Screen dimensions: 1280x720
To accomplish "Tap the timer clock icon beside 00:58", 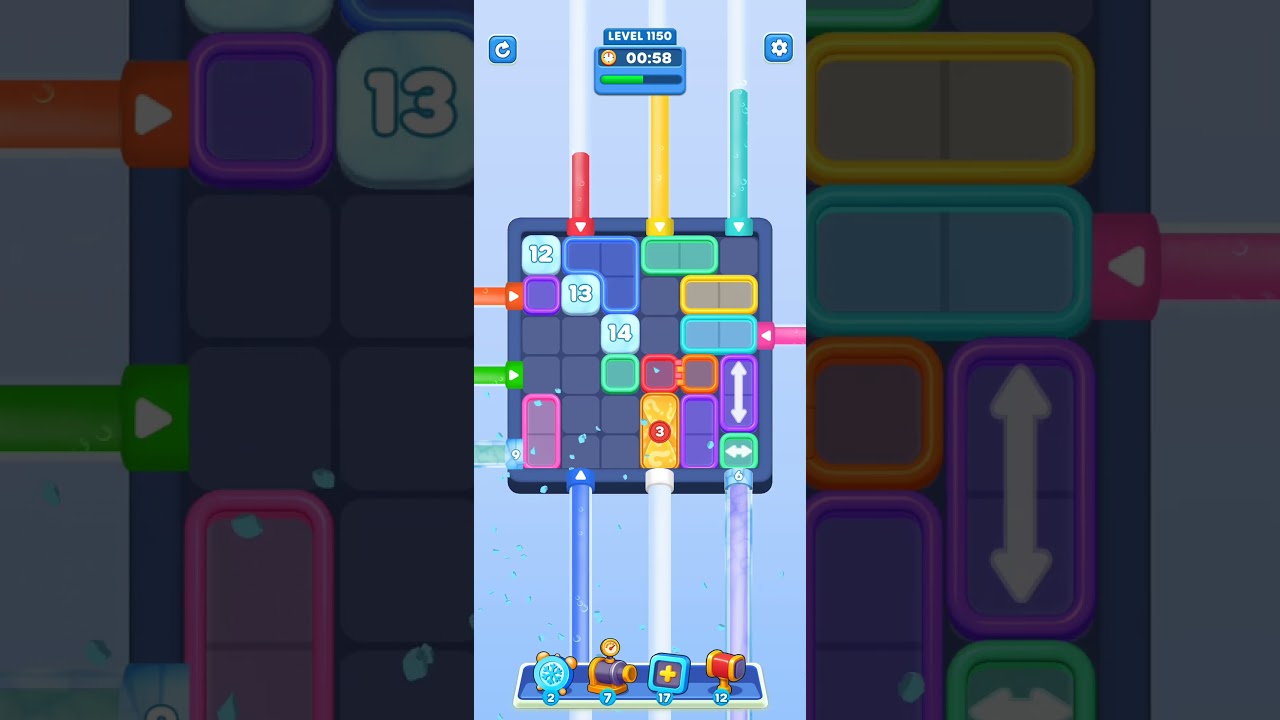I will pos(608,58).
